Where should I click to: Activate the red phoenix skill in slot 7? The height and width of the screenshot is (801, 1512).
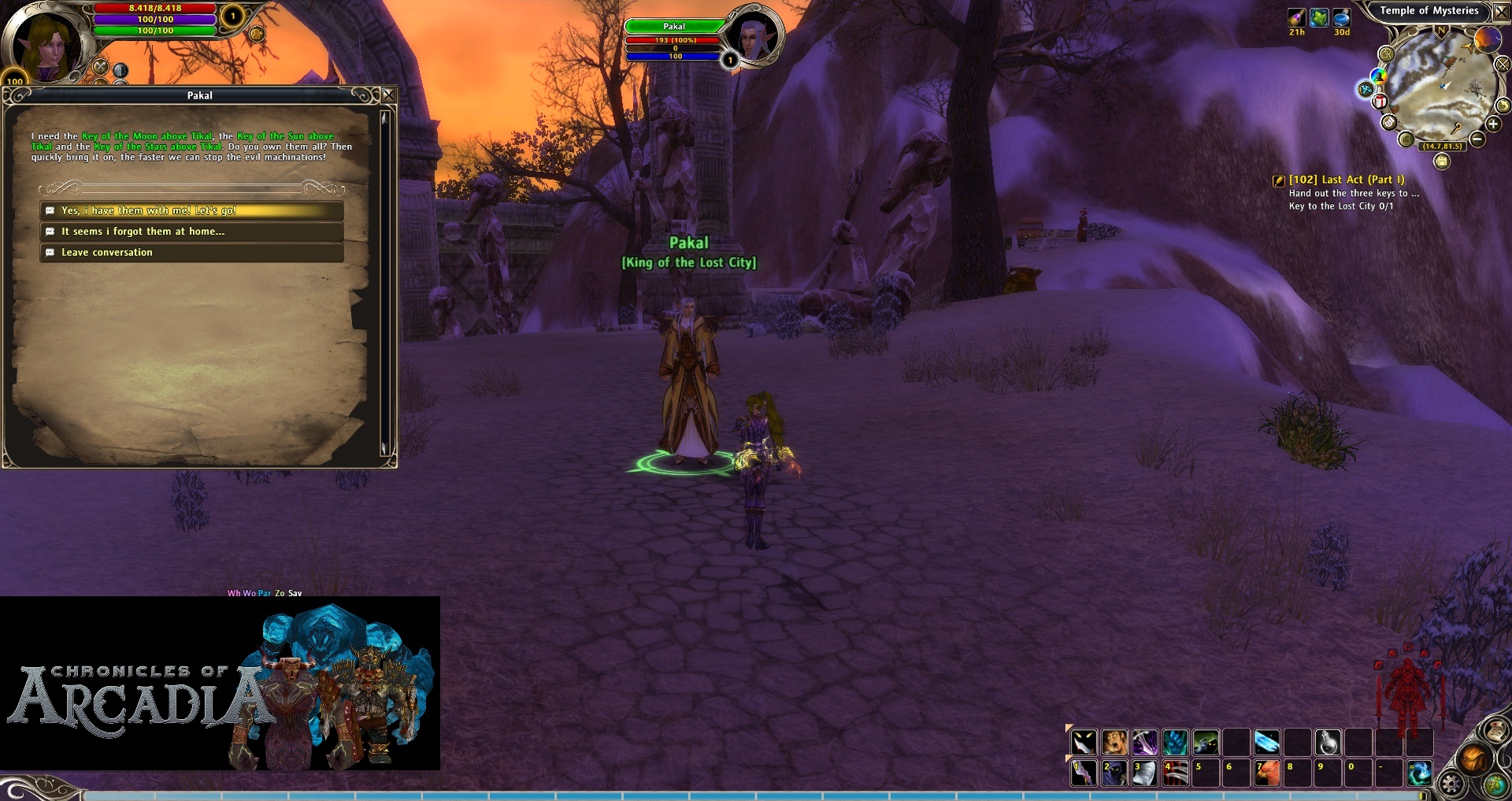1267,773
